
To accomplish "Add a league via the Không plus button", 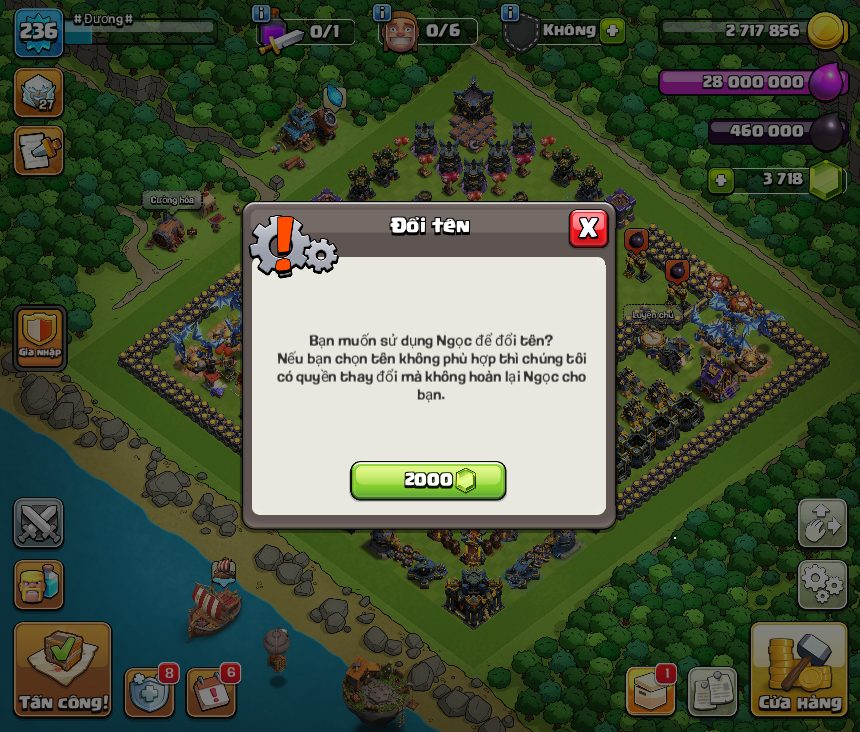I will coord(613,30).
